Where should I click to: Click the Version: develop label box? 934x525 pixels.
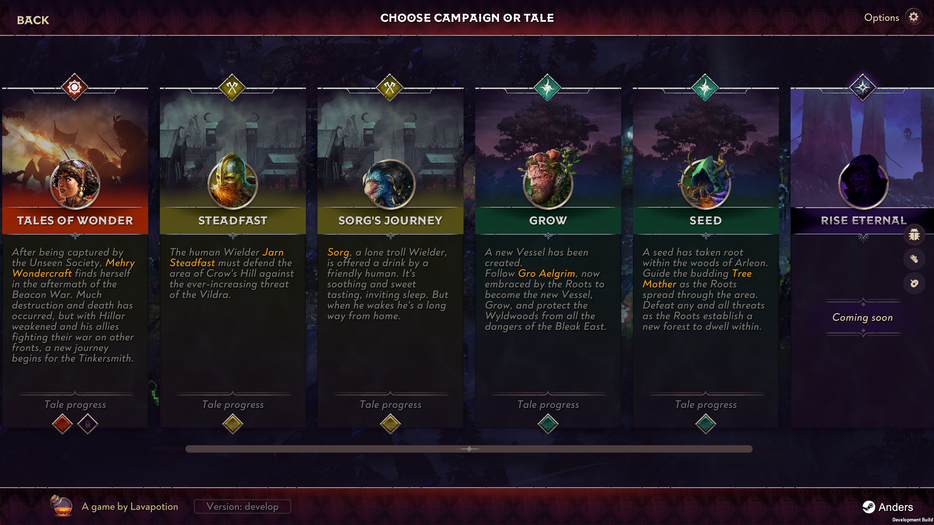[242, 507]
